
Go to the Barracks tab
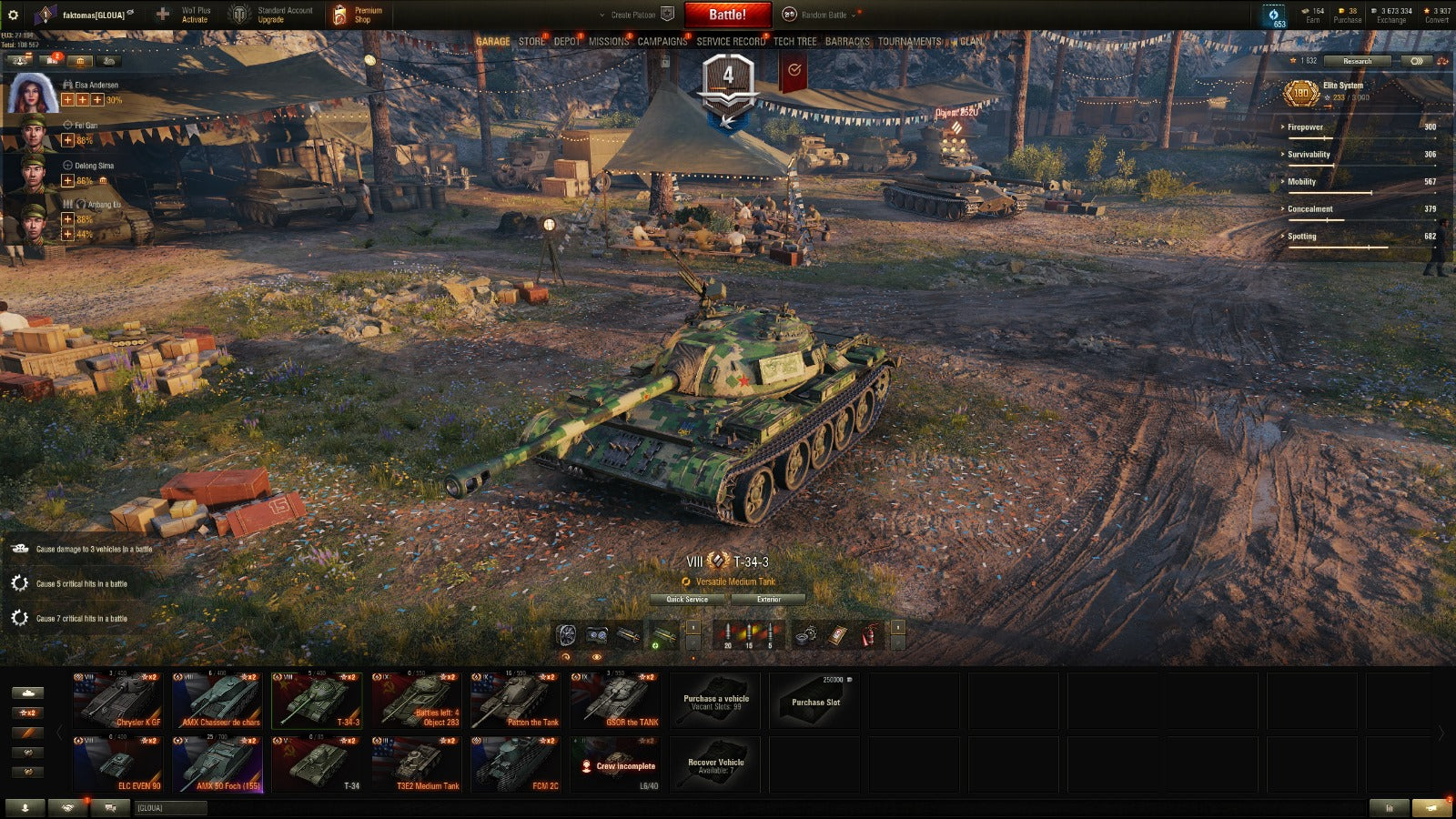[846, 42]
